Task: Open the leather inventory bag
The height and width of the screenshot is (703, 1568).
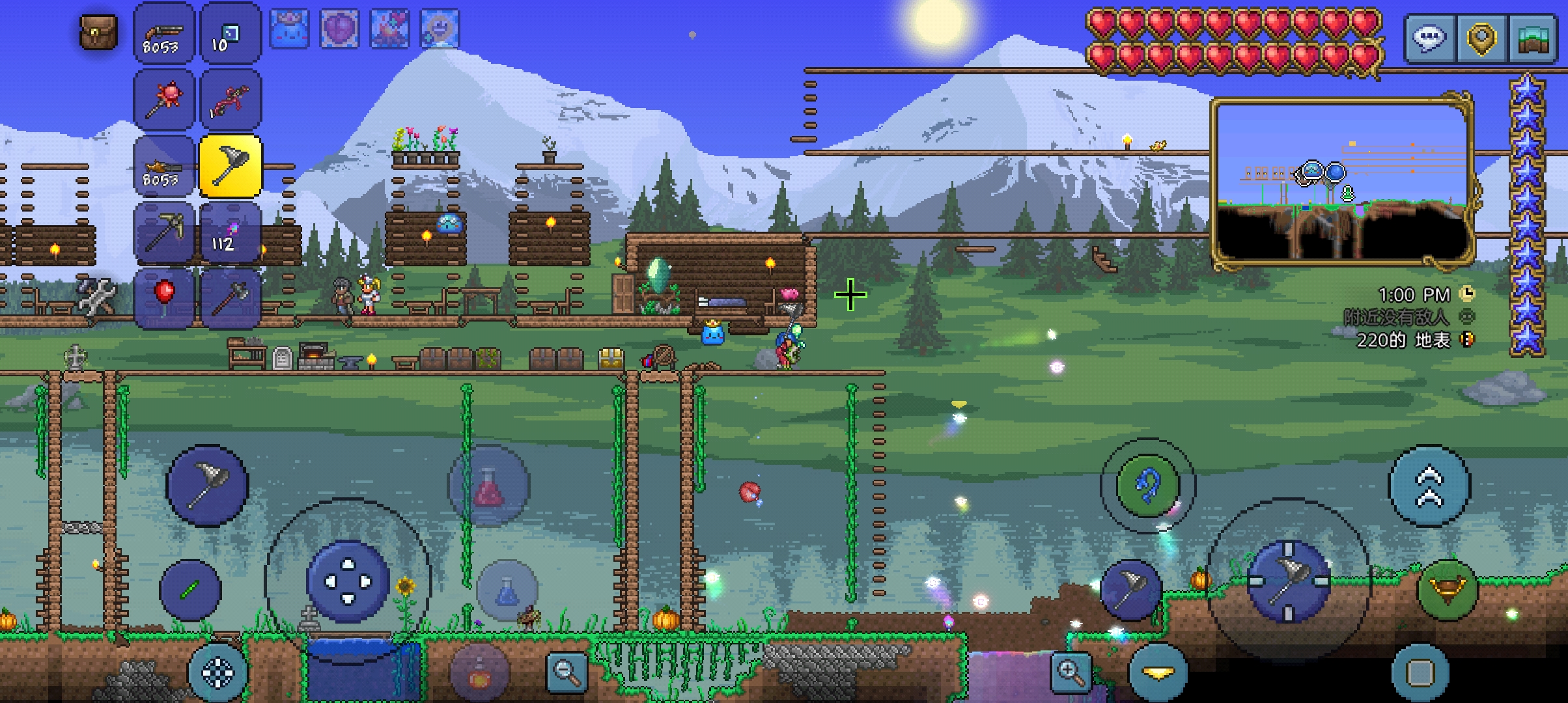Action: coord(98,33)
